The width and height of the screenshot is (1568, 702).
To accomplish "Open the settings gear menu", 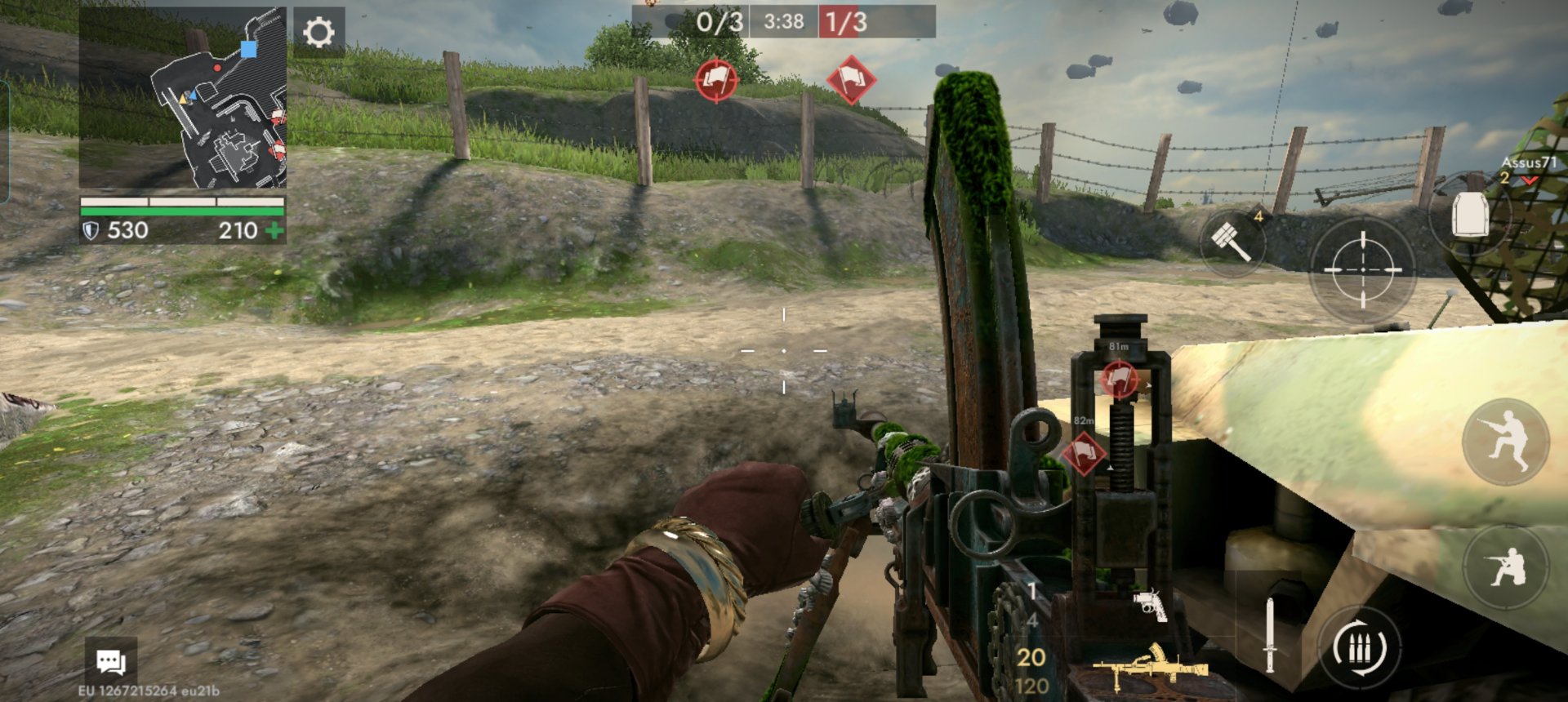I will (x=318, y=33).
